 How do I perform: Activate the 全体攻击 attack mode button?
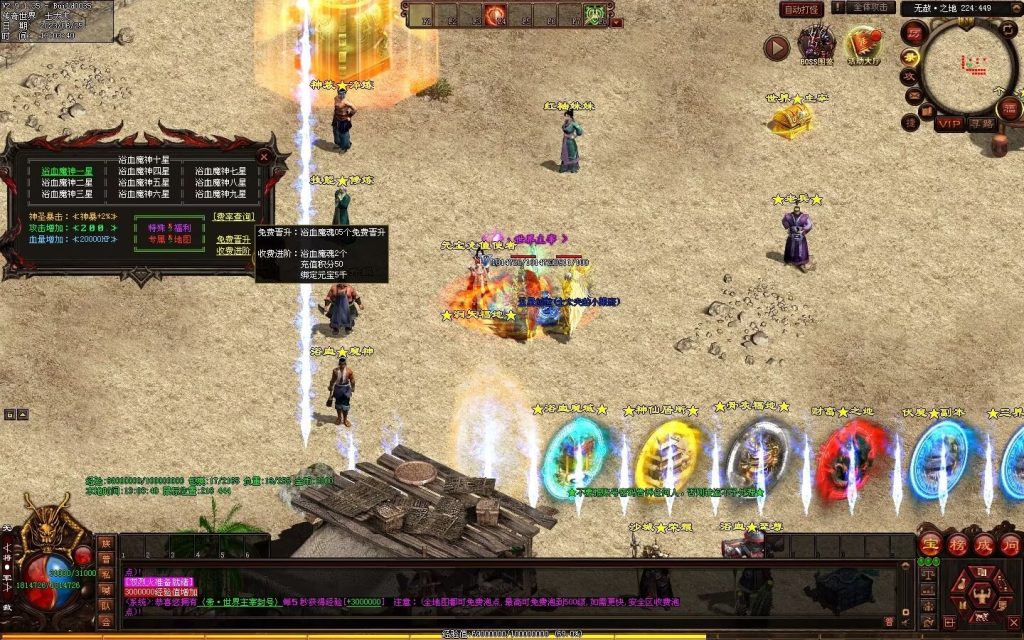[871, 8]
